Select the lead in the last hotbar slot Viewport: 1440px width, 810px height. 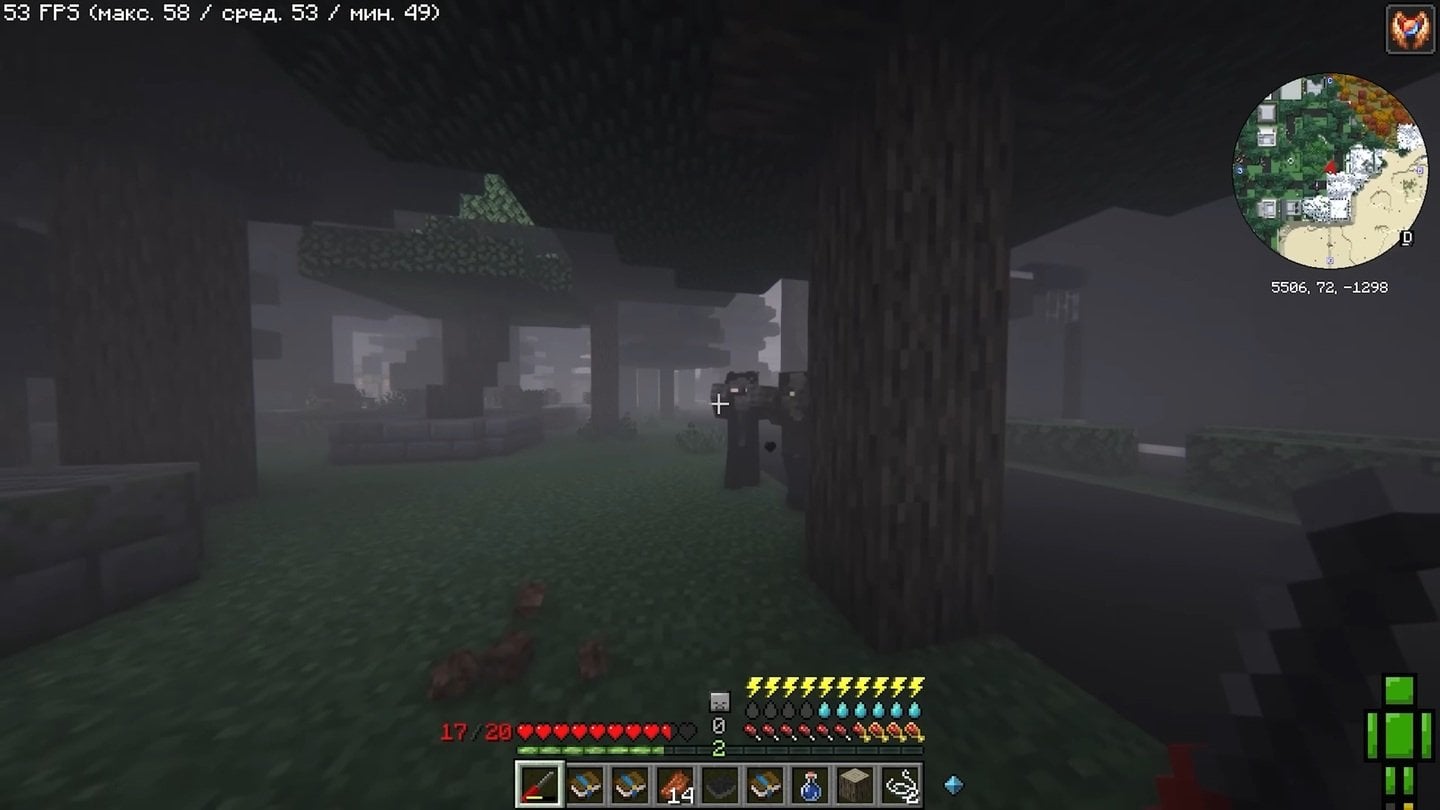click(x=901, y=787)
